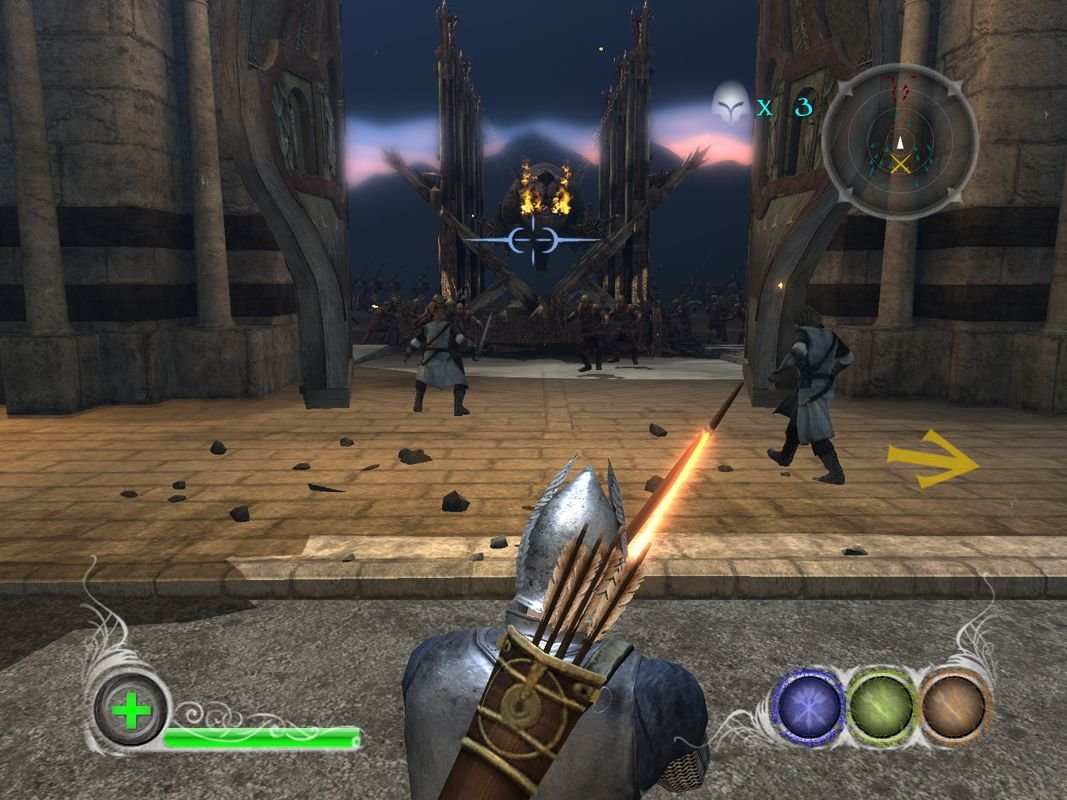Viewport: 1067px width, 800px height.
Task: Activate the purple star ability orb
Action: click(808, 708)
